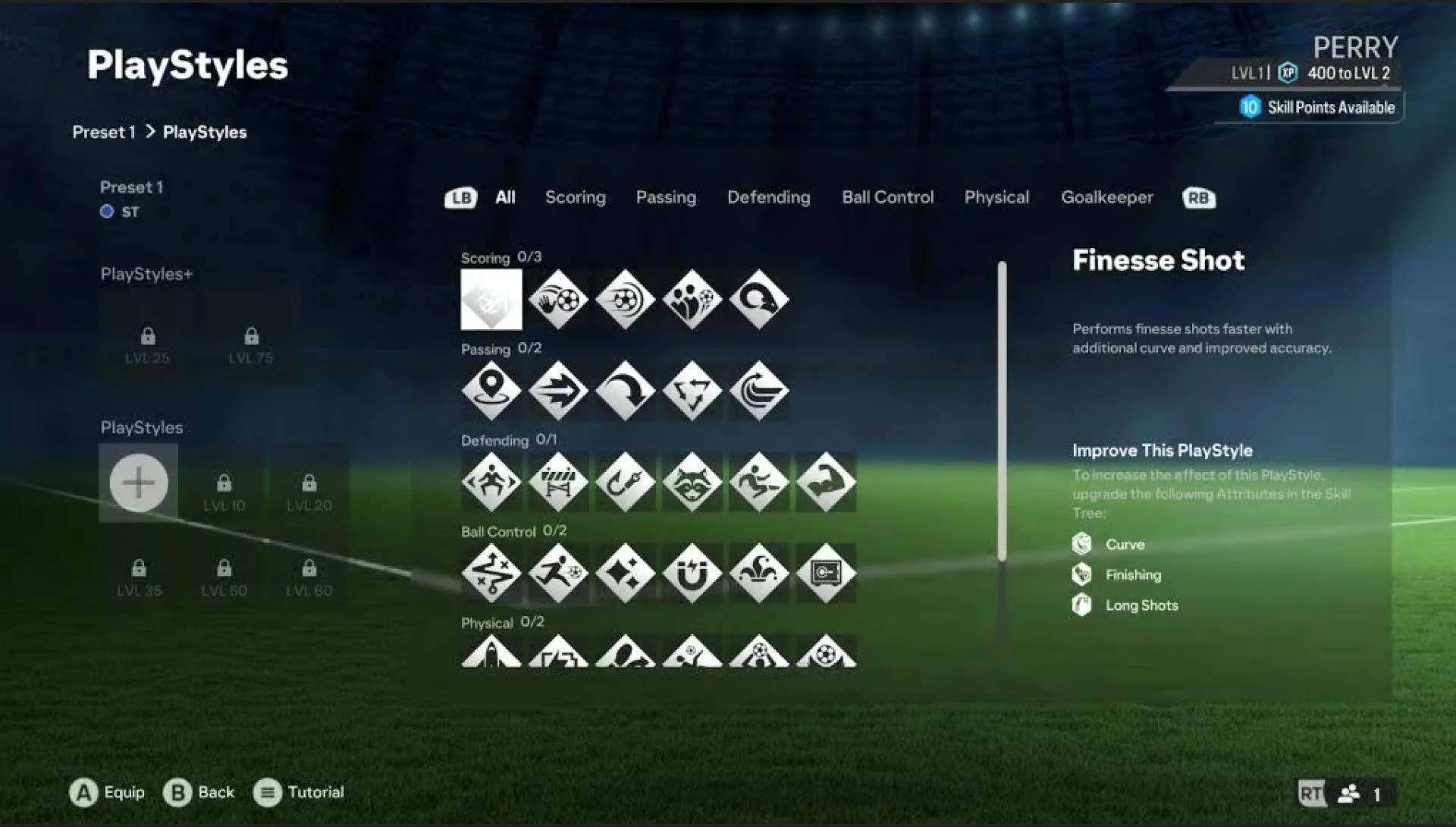Select the Pinged Pass location-pin playstyle
Viewport: 1456px width, 827px height.
(x=491, y=391)
